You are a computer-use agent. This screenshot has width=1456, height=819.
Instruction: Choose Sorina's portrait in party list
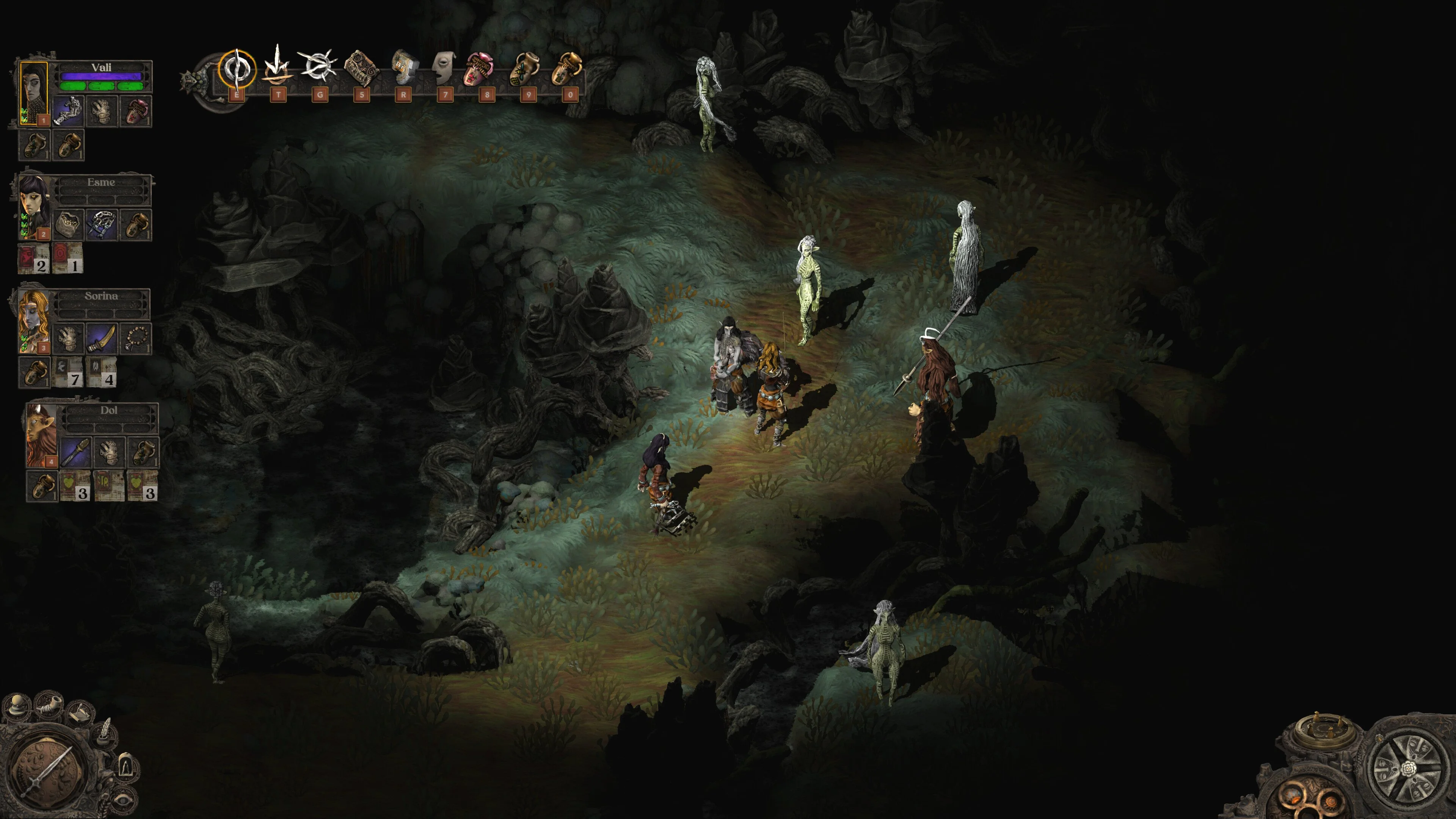click(33, 319)
